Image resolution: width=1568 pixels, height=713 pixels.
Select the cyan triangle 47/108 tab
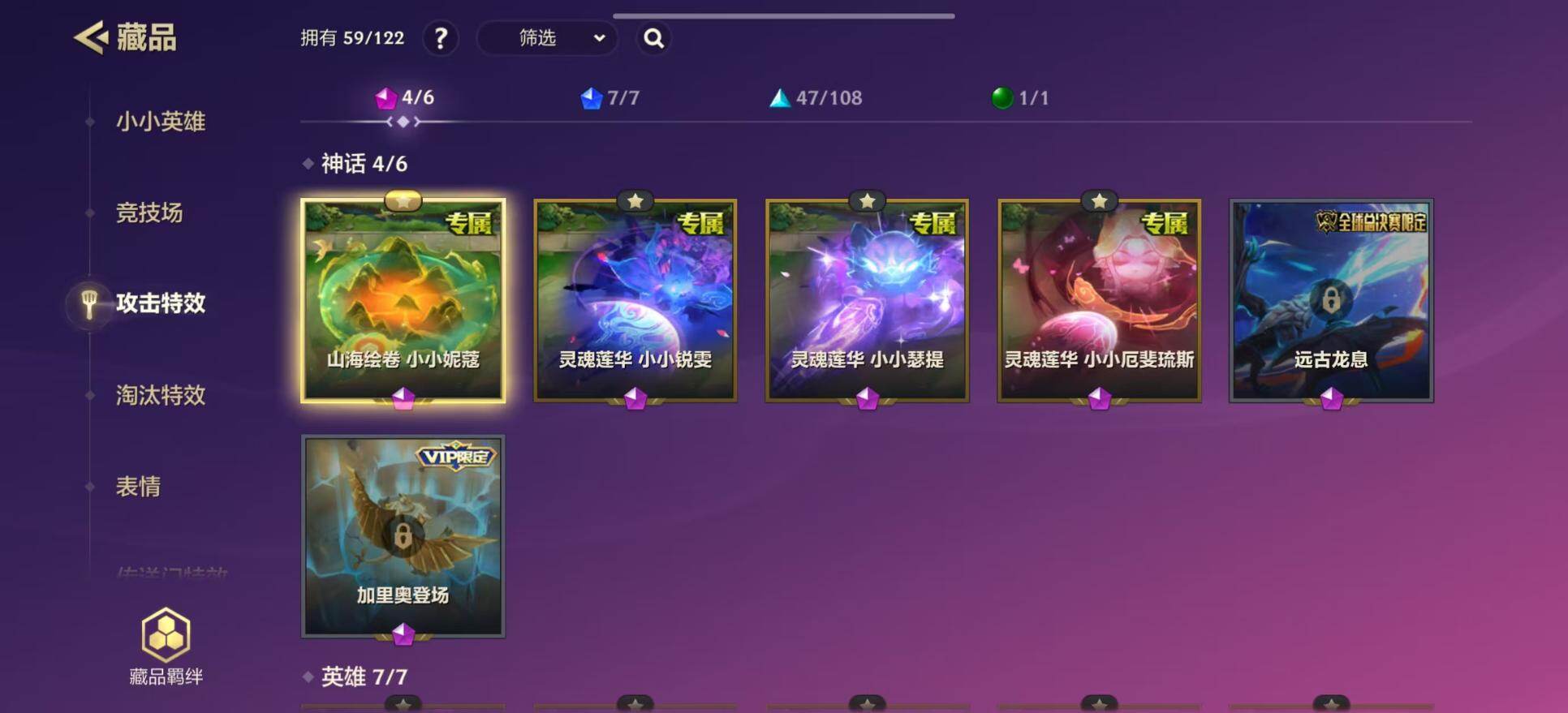click(816, 98)
